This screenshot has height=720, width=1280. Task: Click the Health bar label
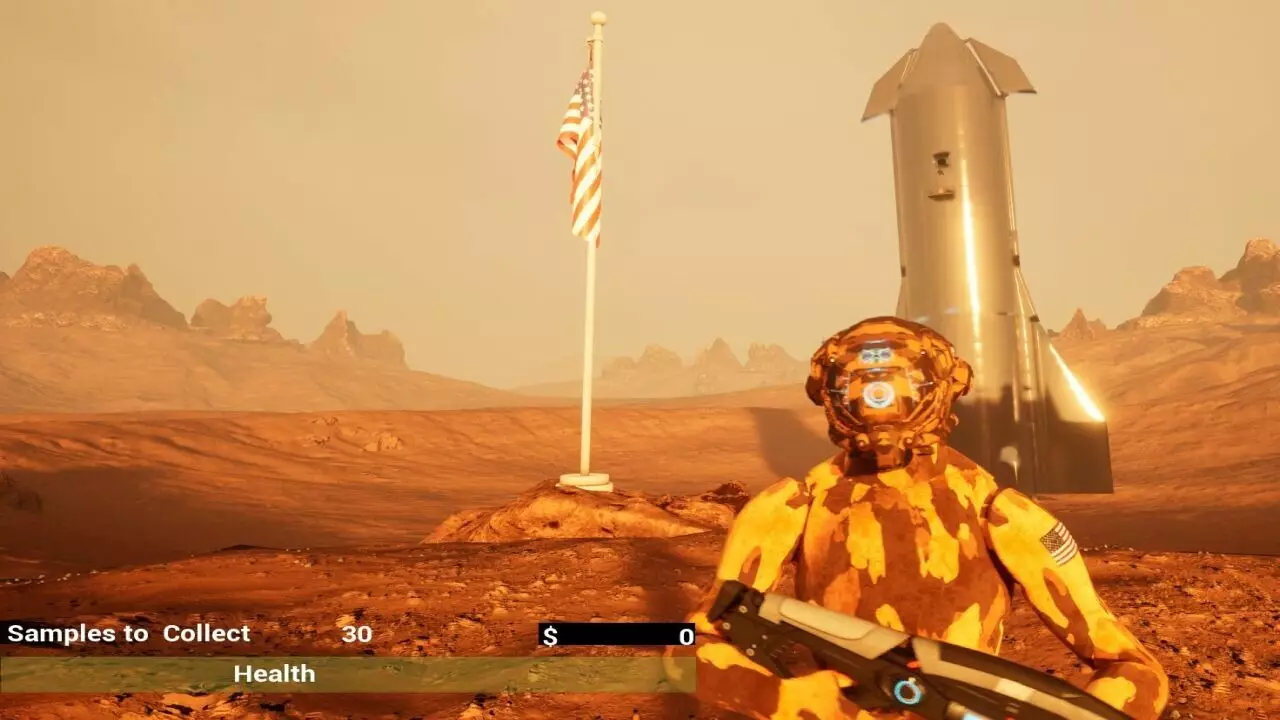coord(273,674)
